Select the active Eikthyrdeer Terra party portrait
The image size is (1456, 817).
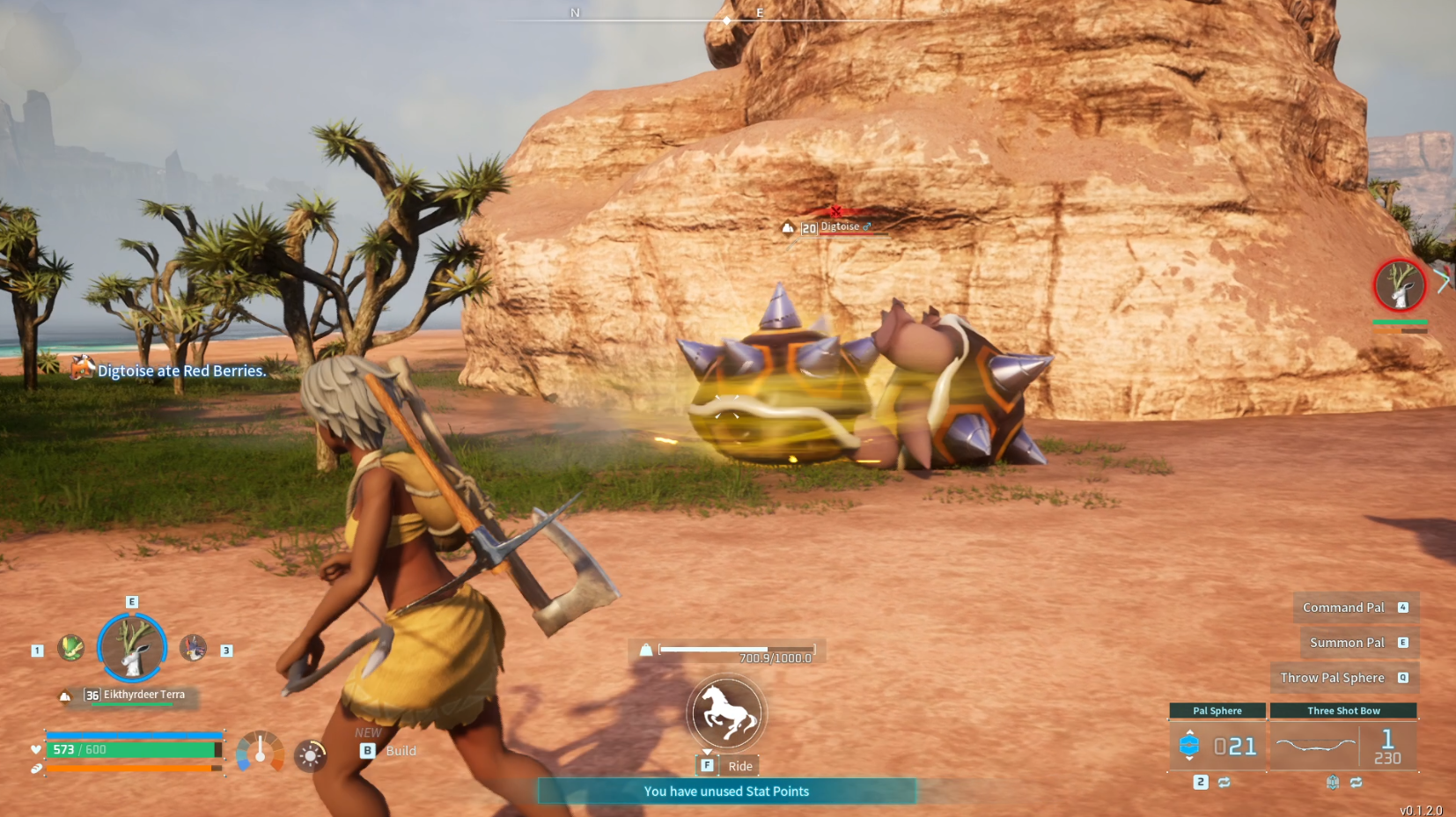[x=131, y=648]
